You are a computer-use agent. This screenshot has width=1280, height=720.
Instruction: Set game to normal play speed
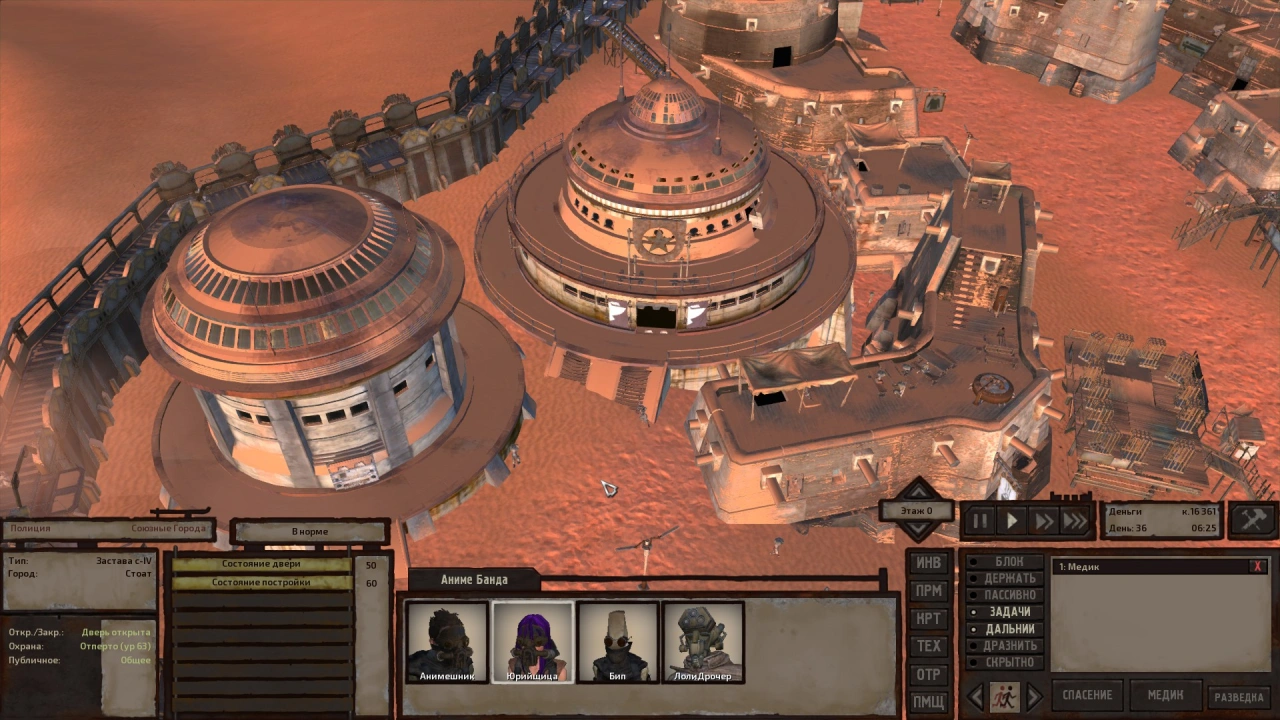click(1012, 521)
